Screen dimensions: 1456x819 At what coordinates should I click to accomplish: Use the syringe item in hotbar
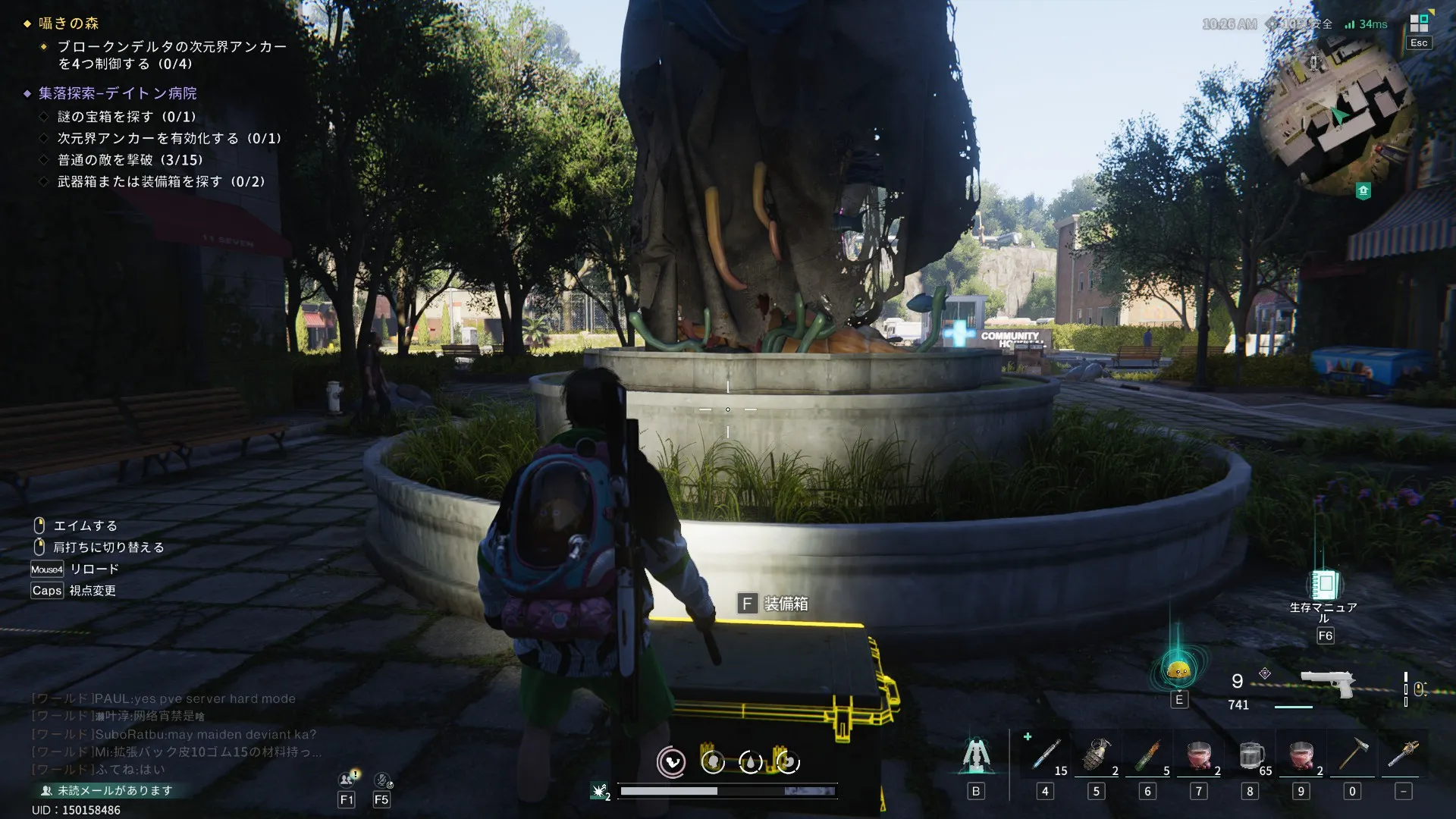(x=1046, y=755)
